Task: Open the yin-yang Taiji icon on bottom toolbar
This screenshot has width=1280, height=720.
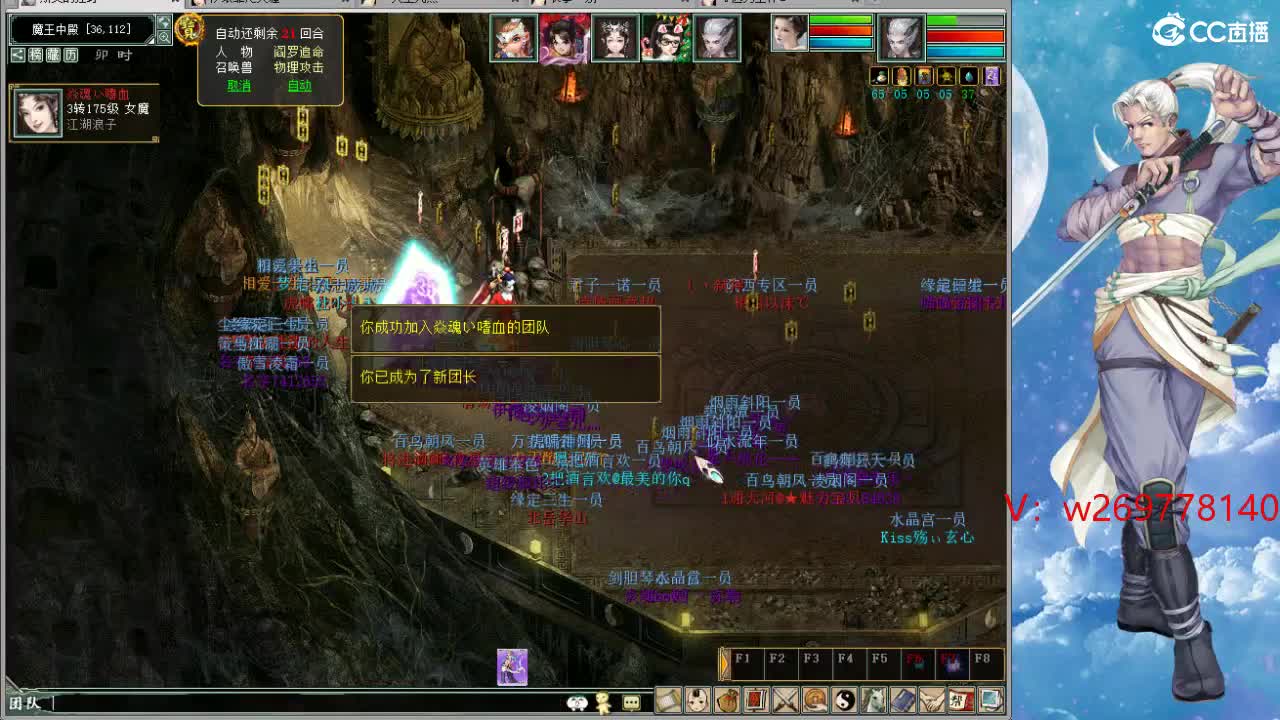Action: tap(844, 700)
